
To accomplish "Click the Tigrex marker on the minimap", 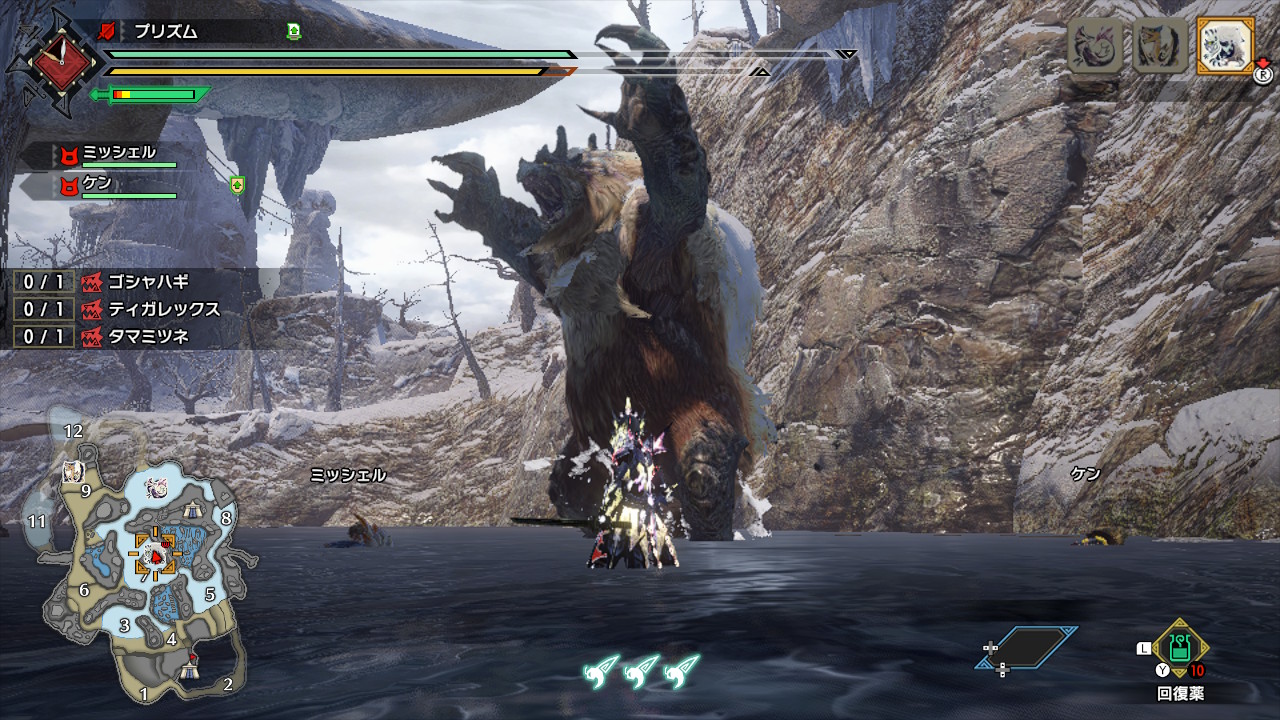I will pos(72,473).
